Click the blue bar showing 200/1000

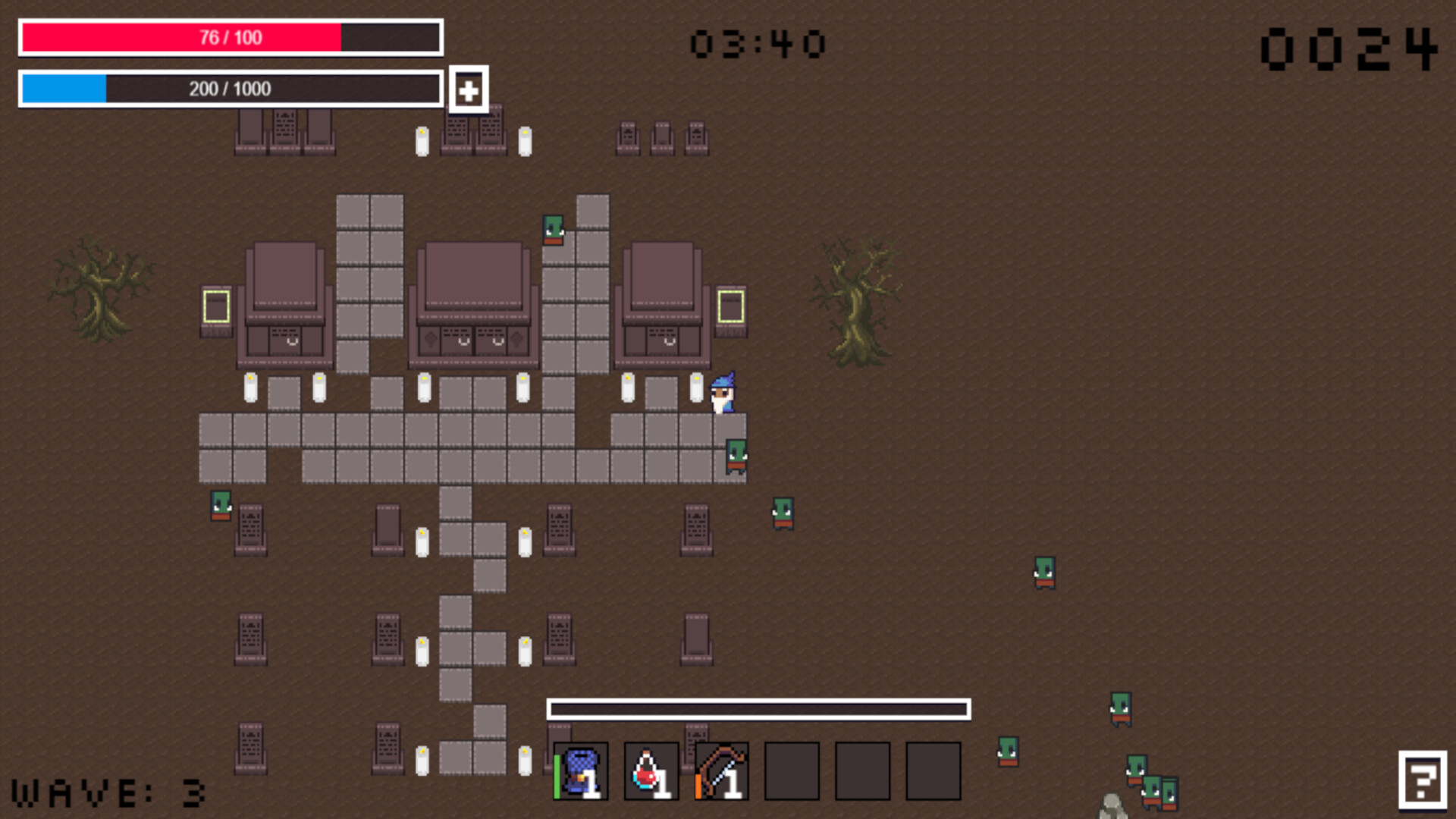227,88
